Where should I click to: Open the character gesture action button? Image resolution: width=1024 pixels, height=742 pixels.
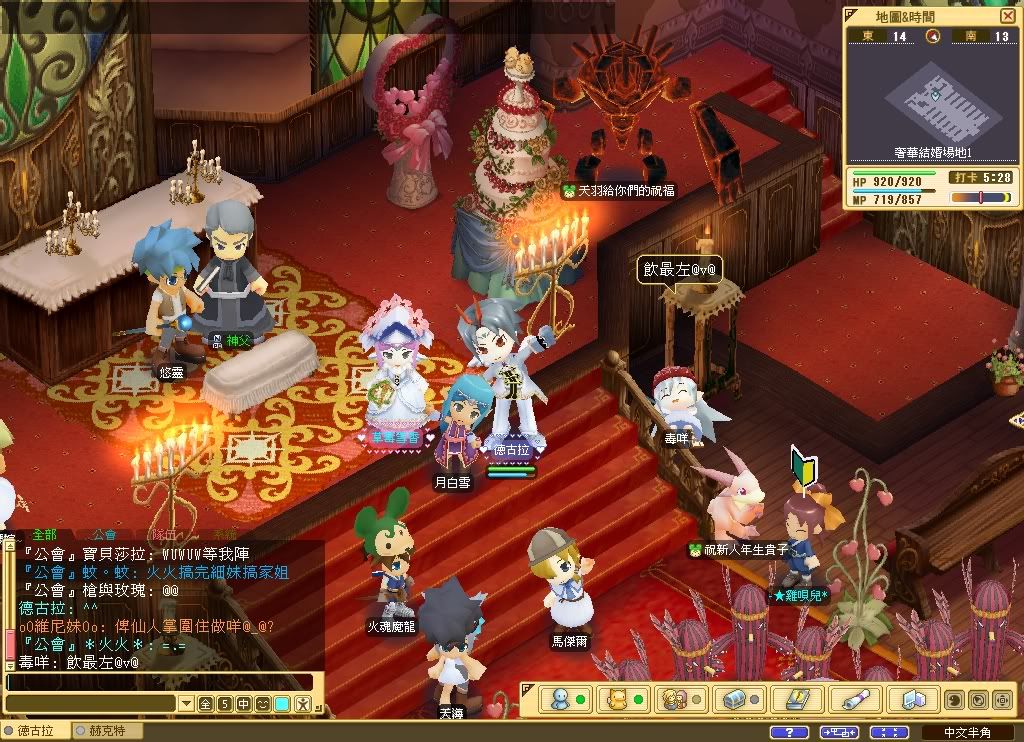[x=301, y=704]
